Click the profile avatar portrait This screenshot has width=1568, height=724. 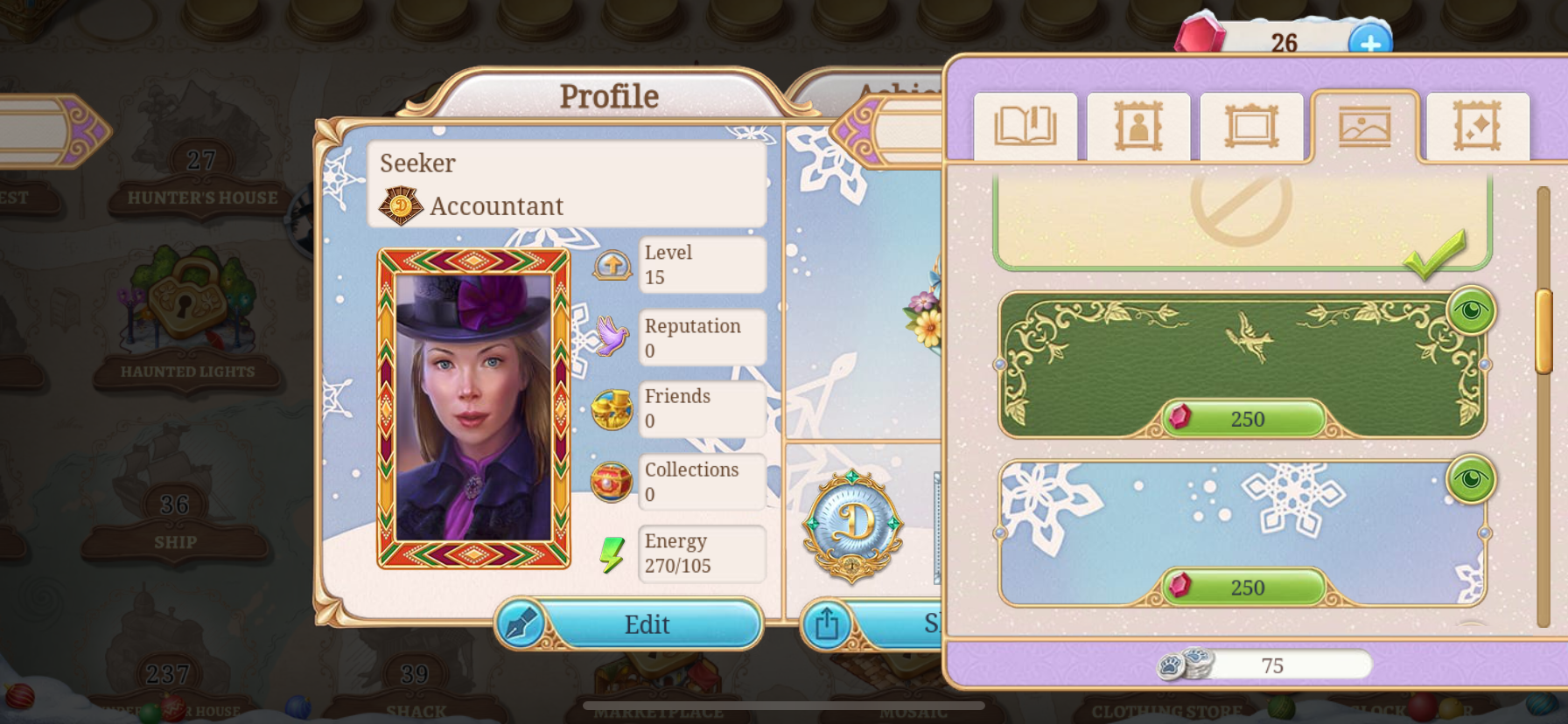pyautogui.click(x=473, y=408)
